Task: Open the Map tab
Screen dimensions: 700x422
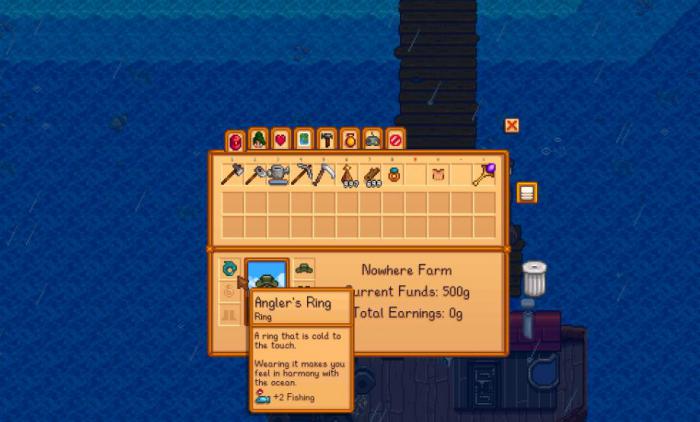Action: 304,139
